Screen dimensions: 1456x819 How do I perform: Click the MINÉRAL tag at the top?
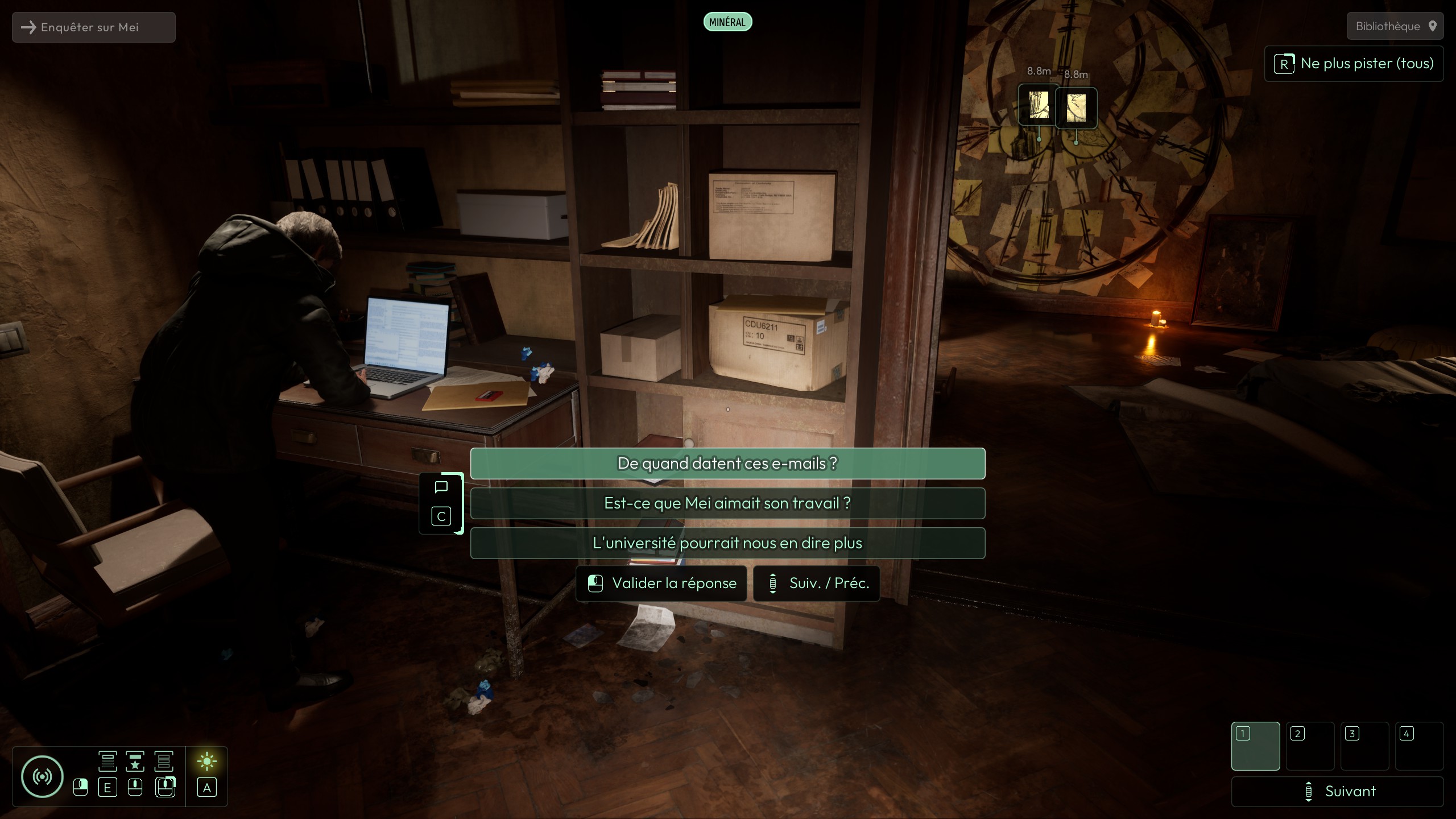727,22
